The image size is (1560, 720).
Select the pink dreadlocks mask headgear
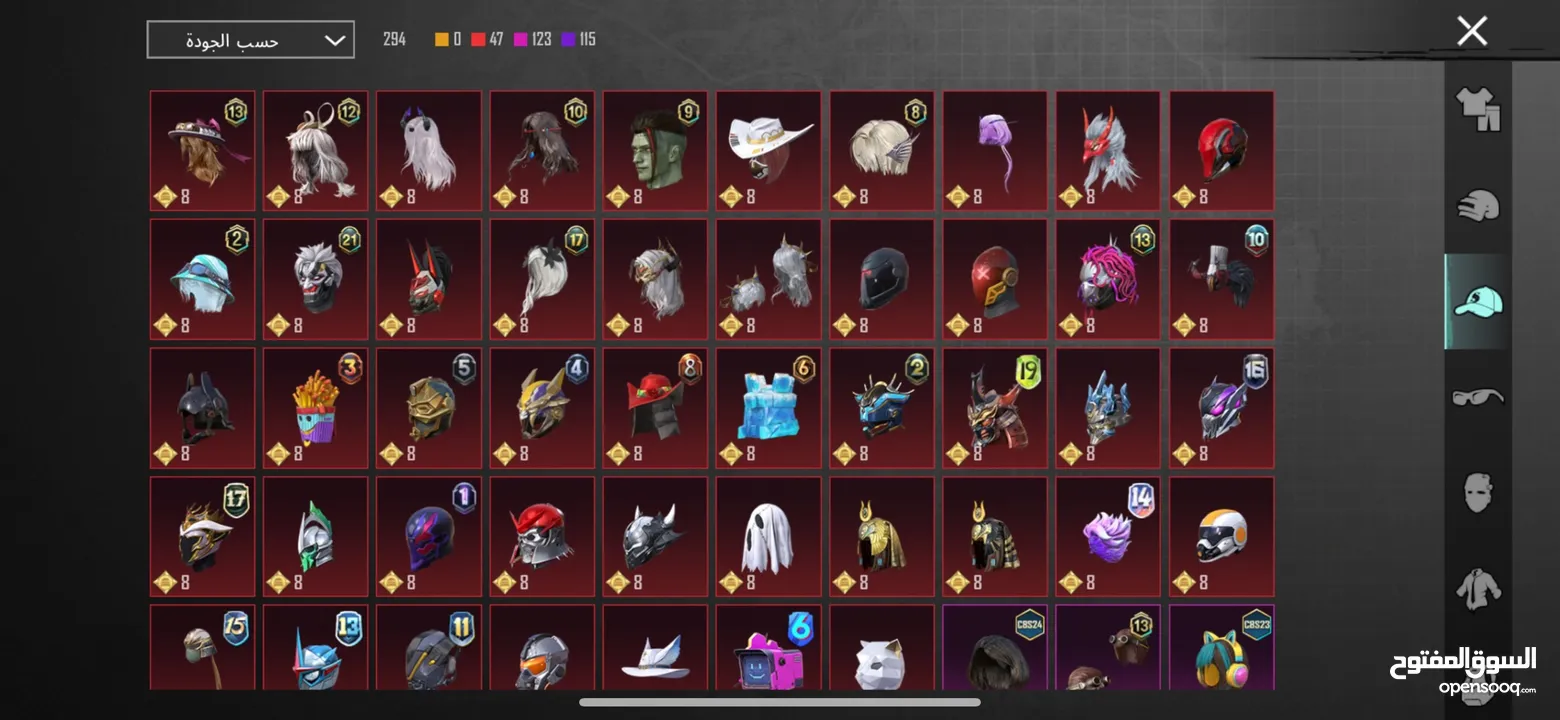pyautogui.click(x=1108, y=279)
